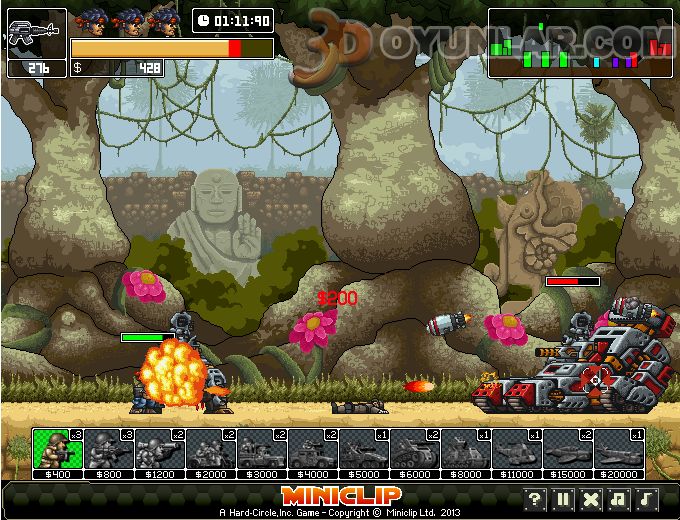Select the assault rifle weapon icon
Viewport: 680px width, 520px height.
[36, 33]
